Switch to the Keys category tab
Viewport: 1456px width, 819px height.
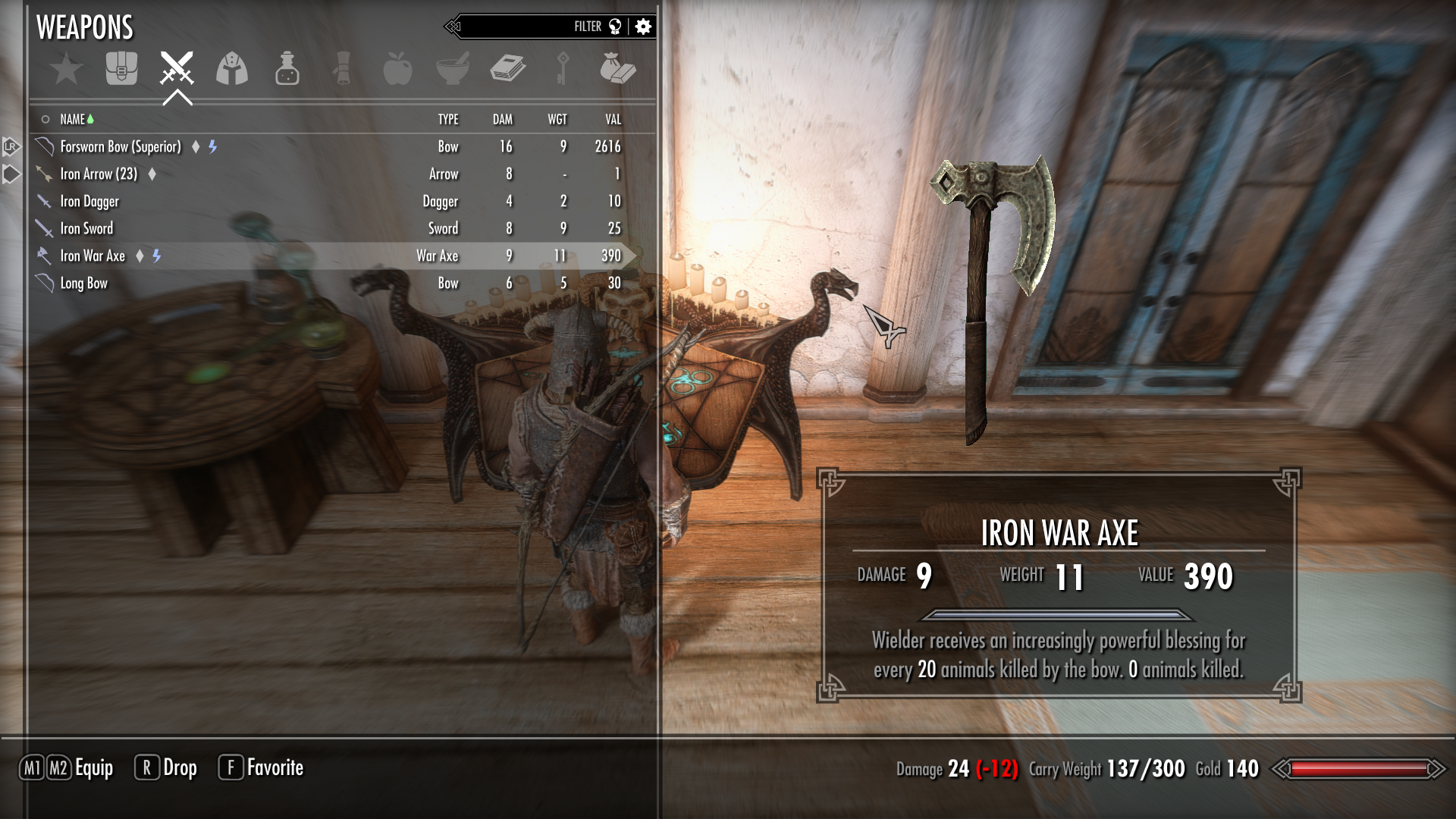561,68
